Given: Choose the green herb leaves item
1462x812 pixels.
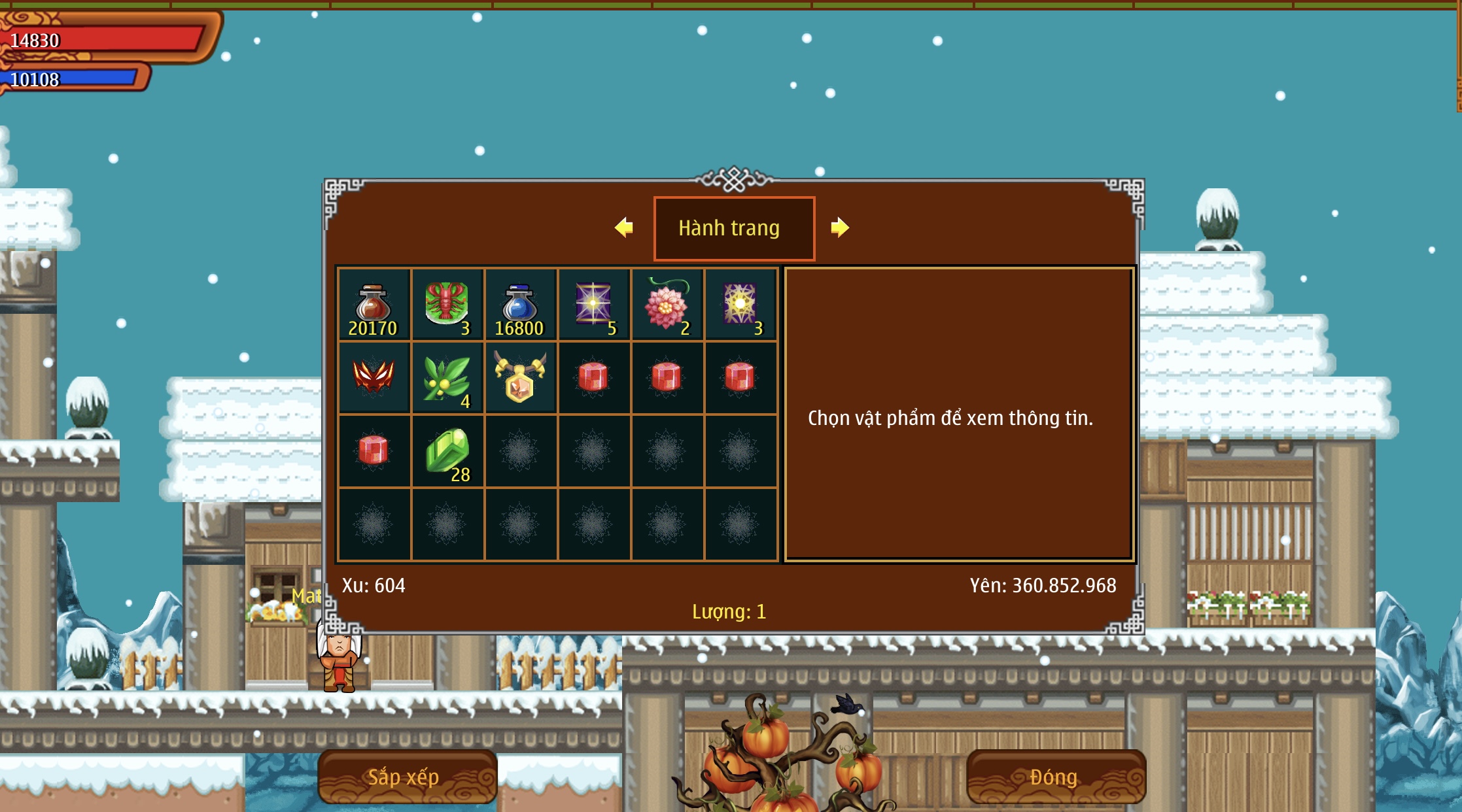Looking at the screenshot, I should [447, 378].
